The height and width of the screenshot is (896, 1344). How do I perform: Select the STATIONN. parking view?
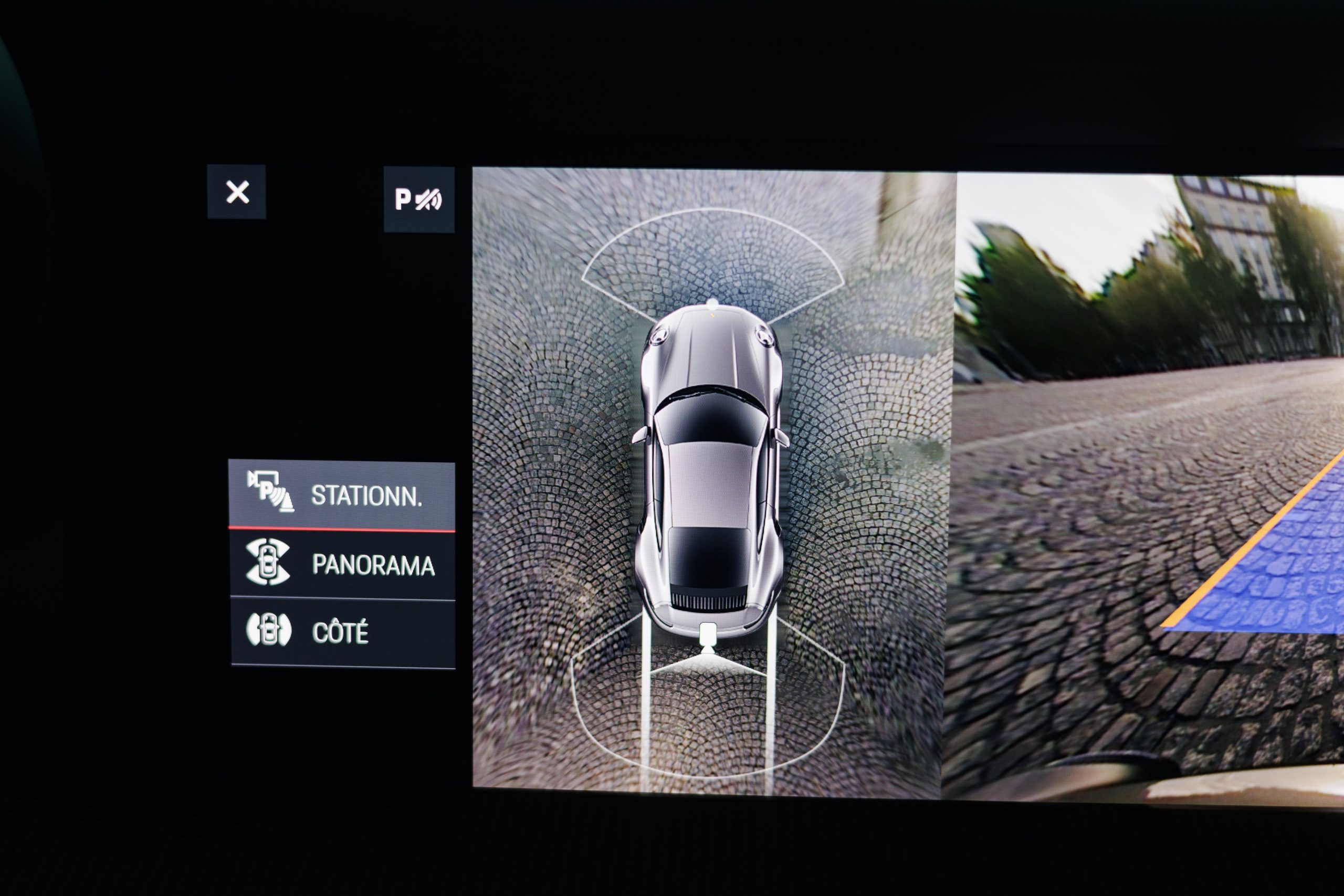click(342, 496)
